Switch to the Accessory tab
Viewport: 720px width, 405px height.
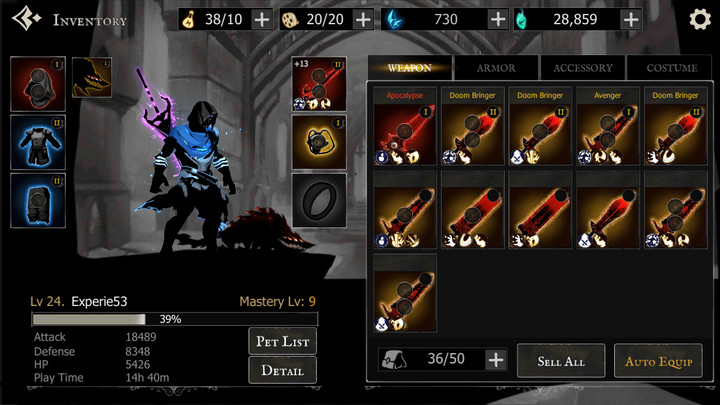(x=583, y=68)
